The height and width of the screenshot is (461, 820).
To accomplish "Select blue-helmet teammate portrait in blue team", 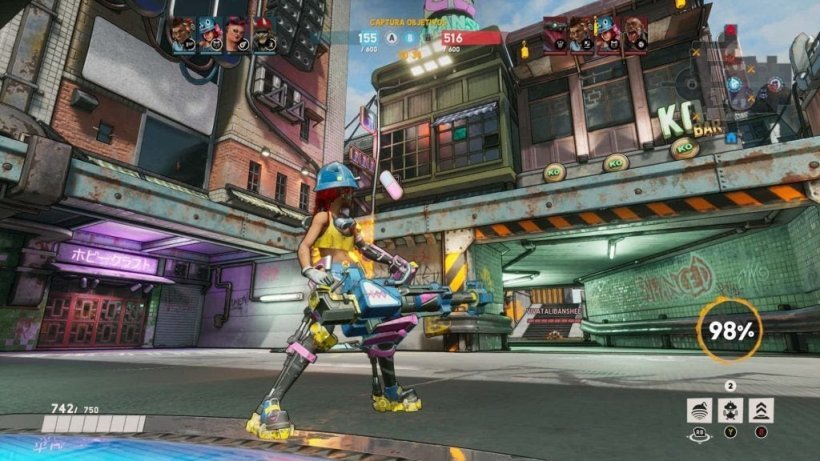I will point(210,34).
